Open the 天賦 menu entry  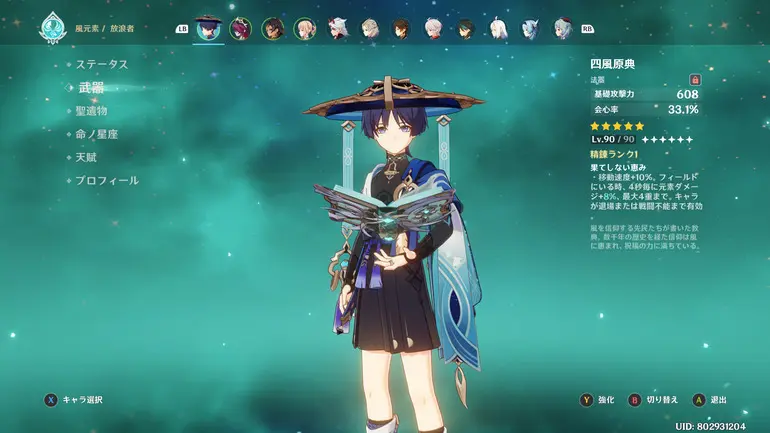click(87, 157)
